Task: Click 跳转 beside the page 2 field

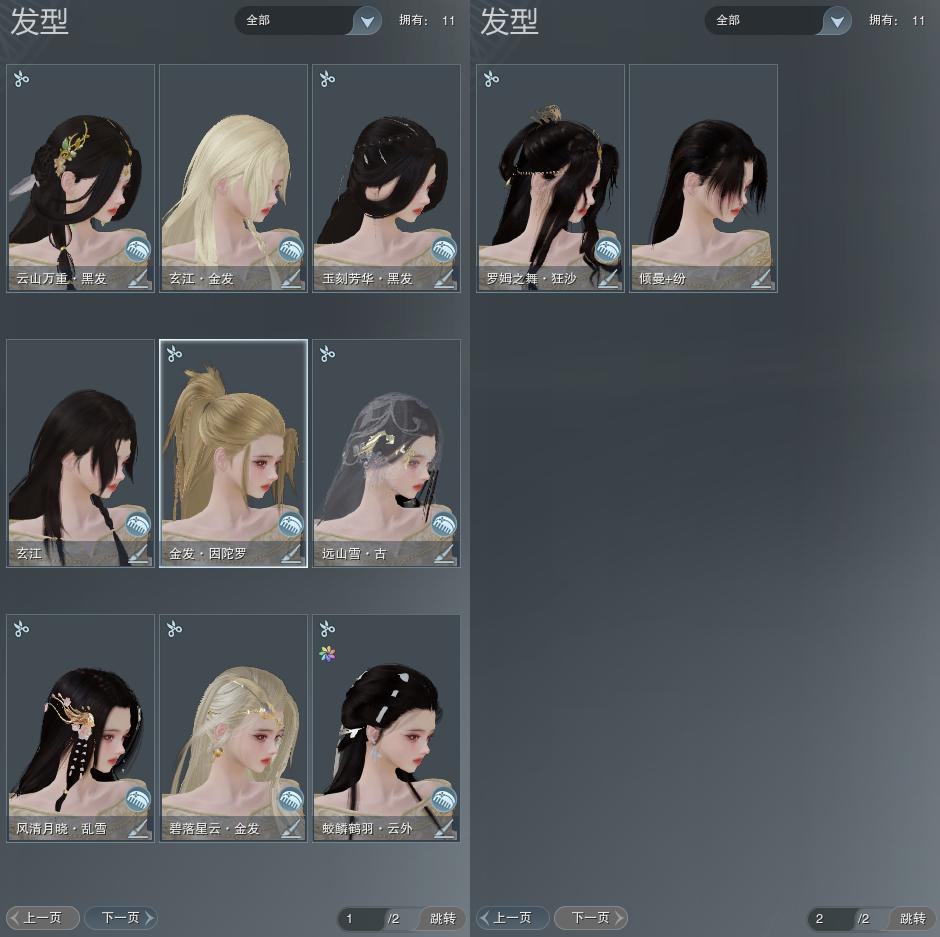Action: pyautogui.click(x=912, y=919)
